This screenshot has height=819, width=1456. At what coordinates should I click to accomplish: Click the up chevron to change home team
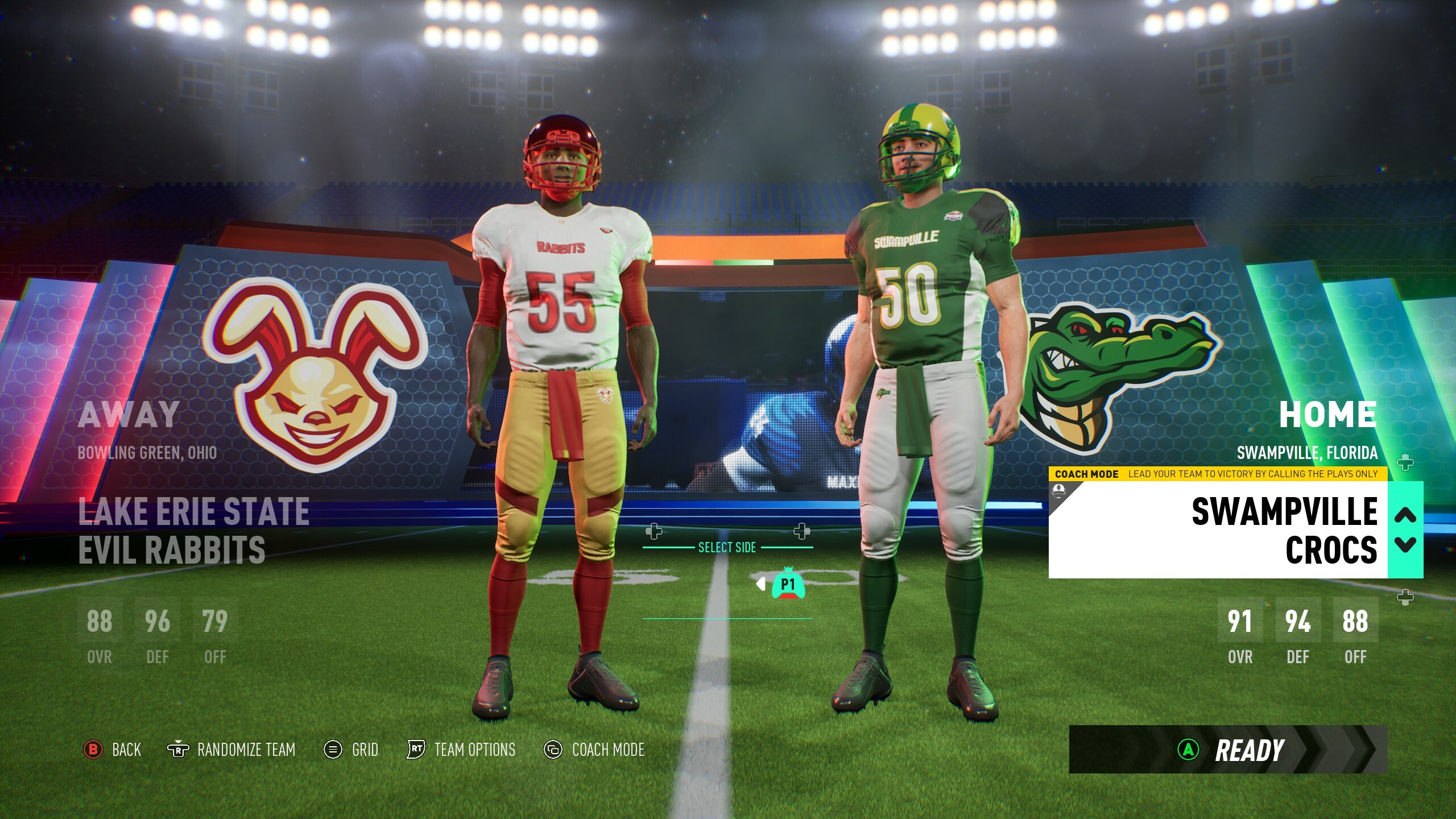coord(1405,515)
